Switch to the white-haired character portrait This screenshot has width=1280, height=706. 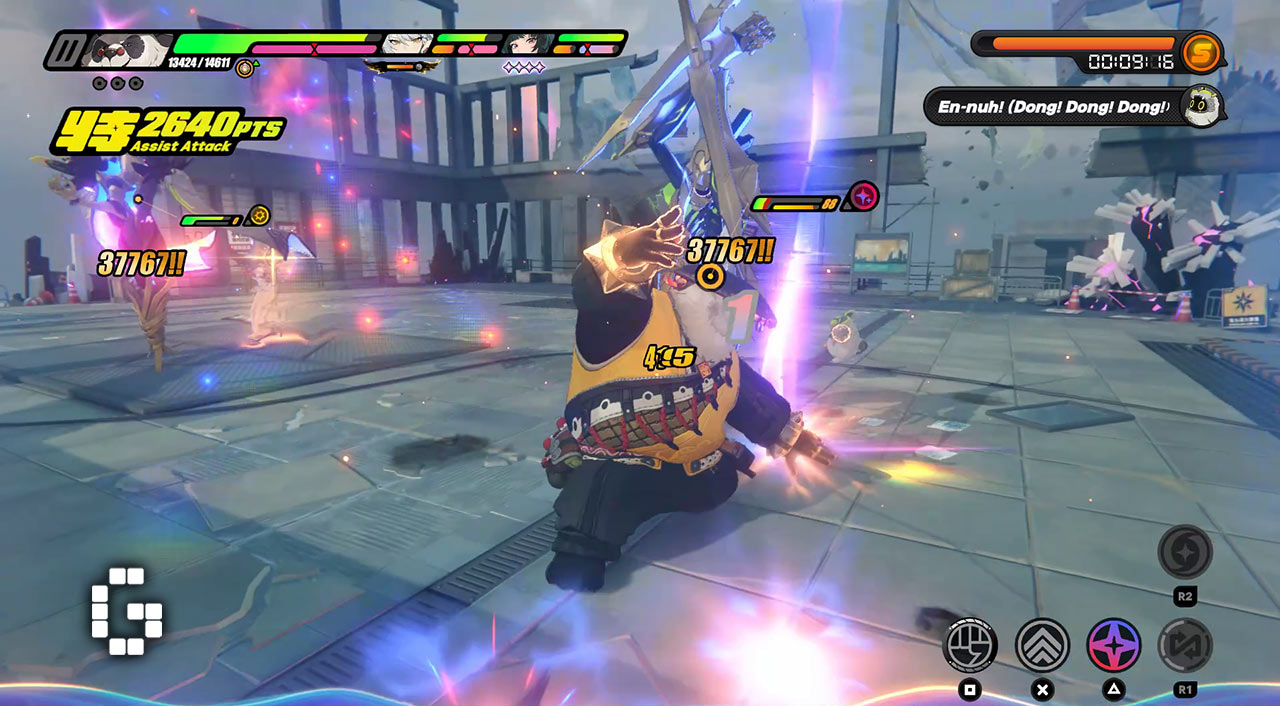tap(409, 44)
